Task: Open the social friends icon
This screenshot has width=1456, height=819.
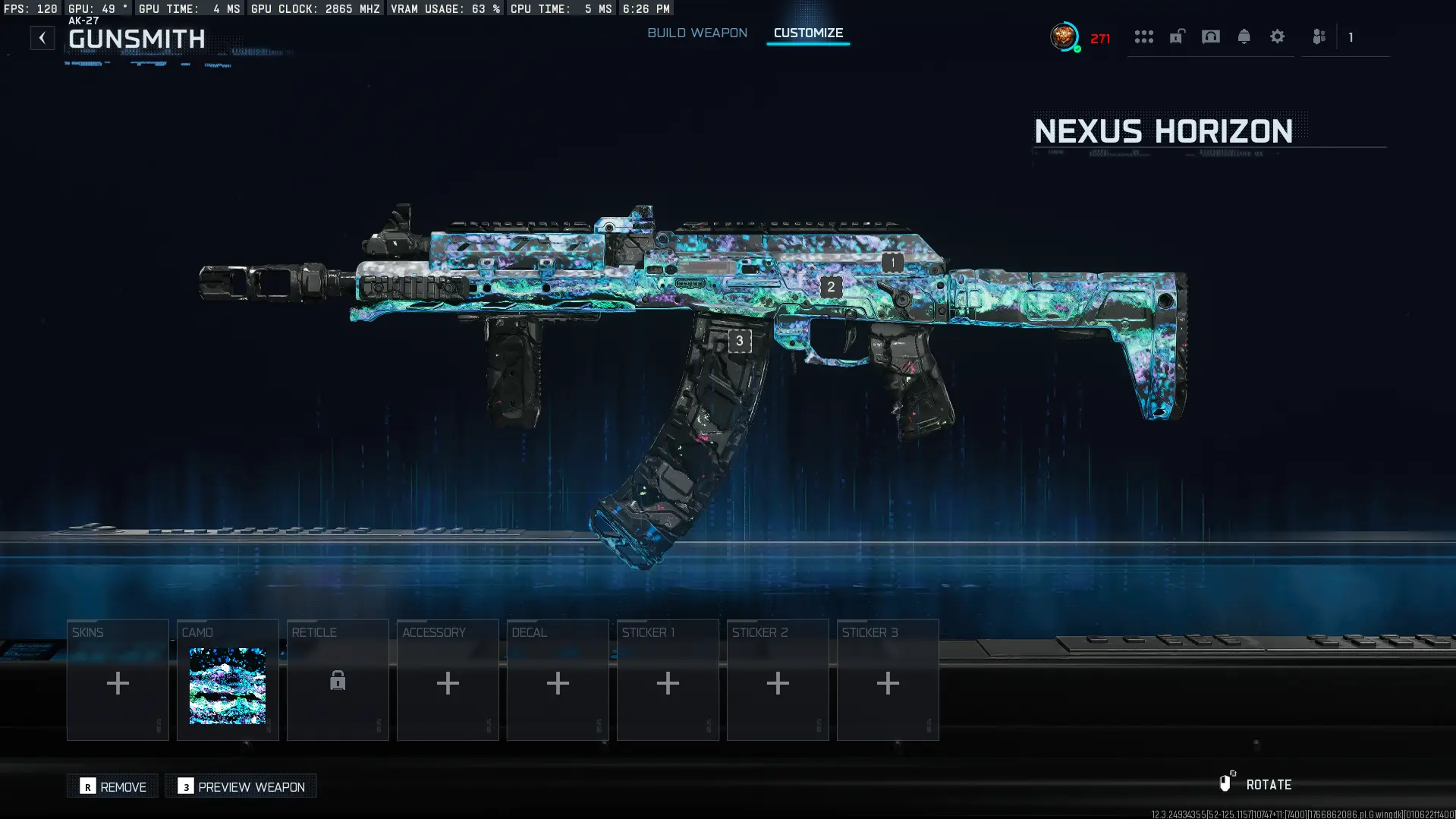Action: point(1319,36)
